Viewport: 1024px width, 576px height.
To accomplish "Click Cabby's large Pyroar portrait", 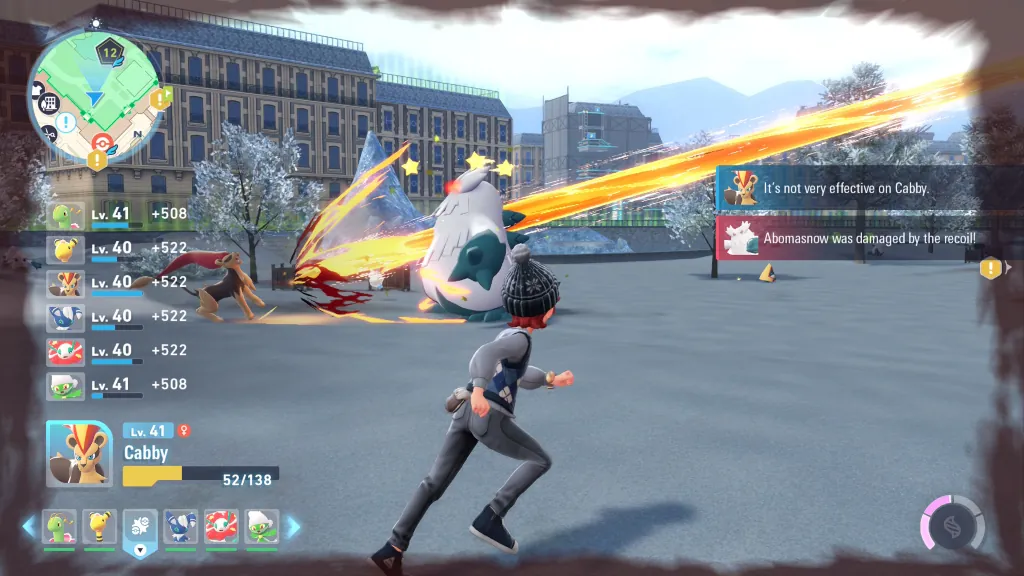I will 79,453.
